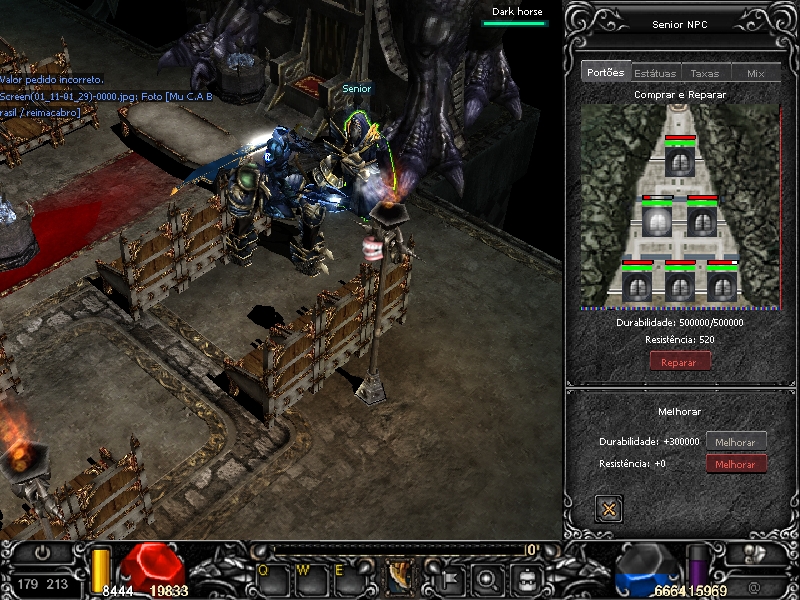Viewport: 800px width, 600px height.
Task: Switch to the Portões tab
Action: (x=606, y=72)
